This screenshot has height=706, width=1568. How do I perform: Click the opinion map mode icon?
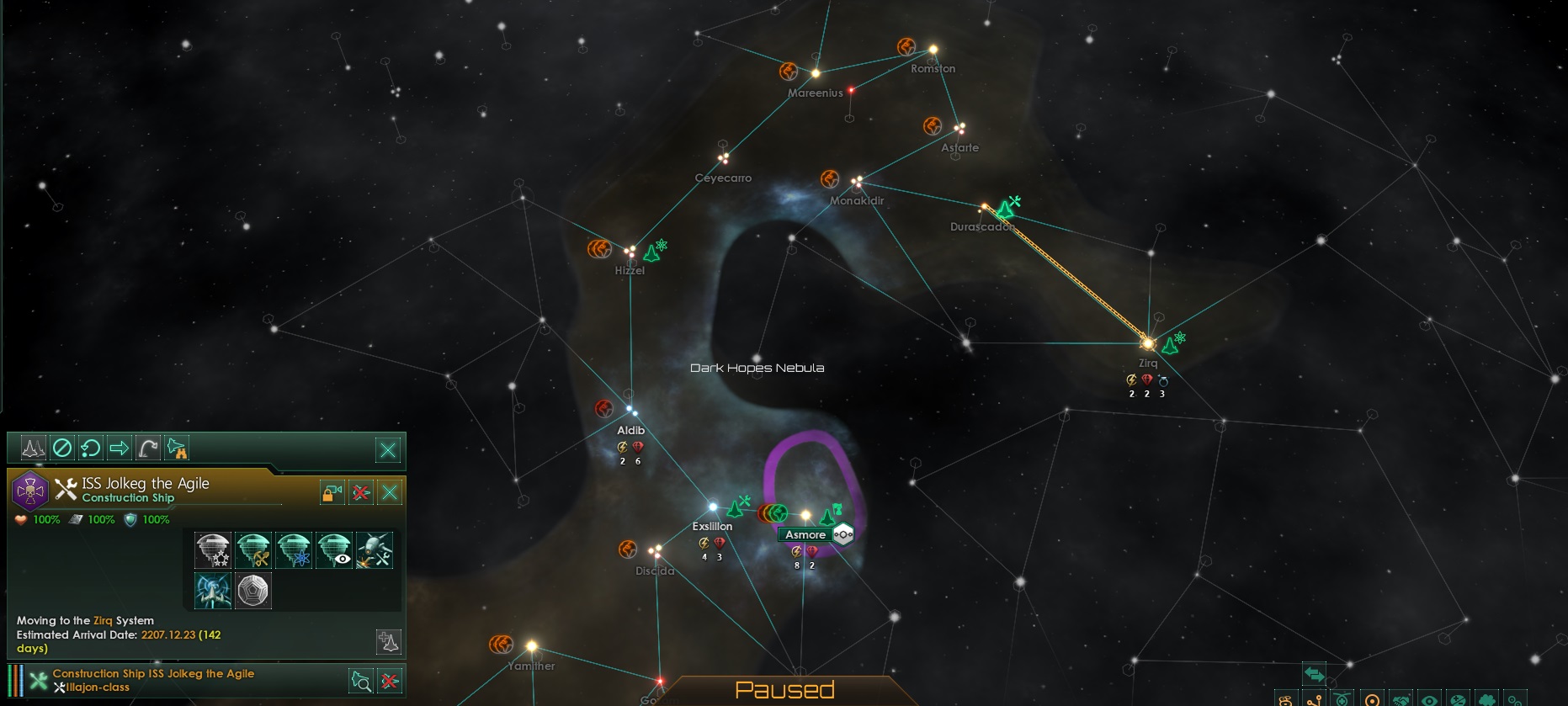point(1459,701)
